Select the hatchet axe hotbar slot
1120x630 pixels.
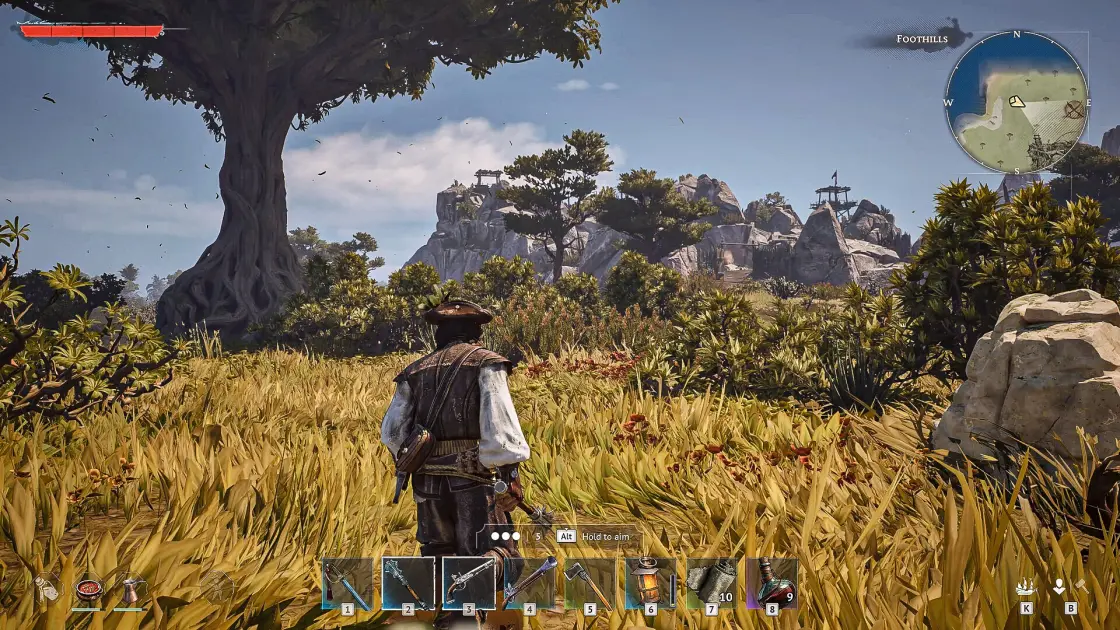pyautogui.click(x=590, y=583)
